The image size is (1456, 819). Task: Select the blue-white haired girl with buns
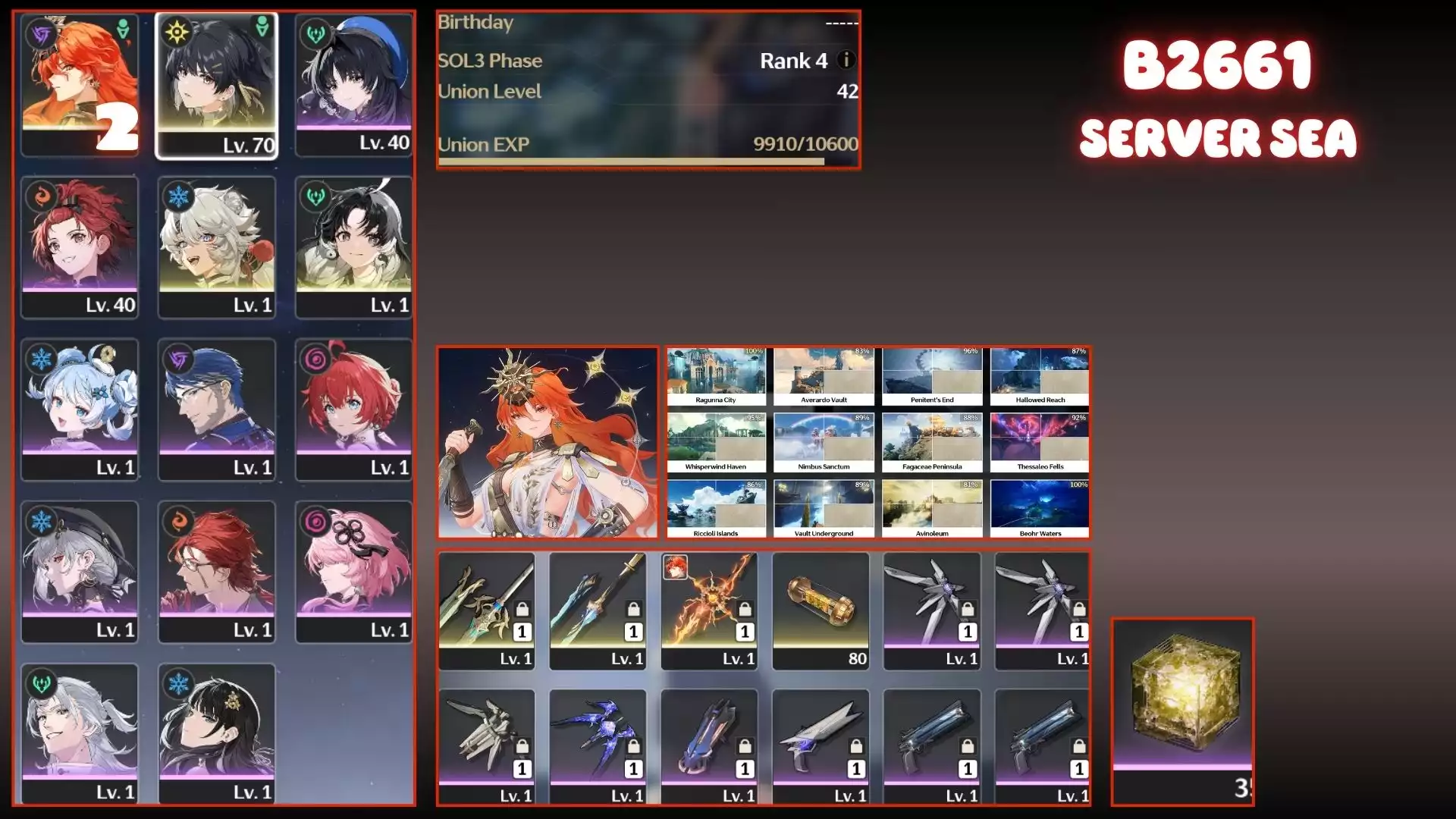pos(80,409)
